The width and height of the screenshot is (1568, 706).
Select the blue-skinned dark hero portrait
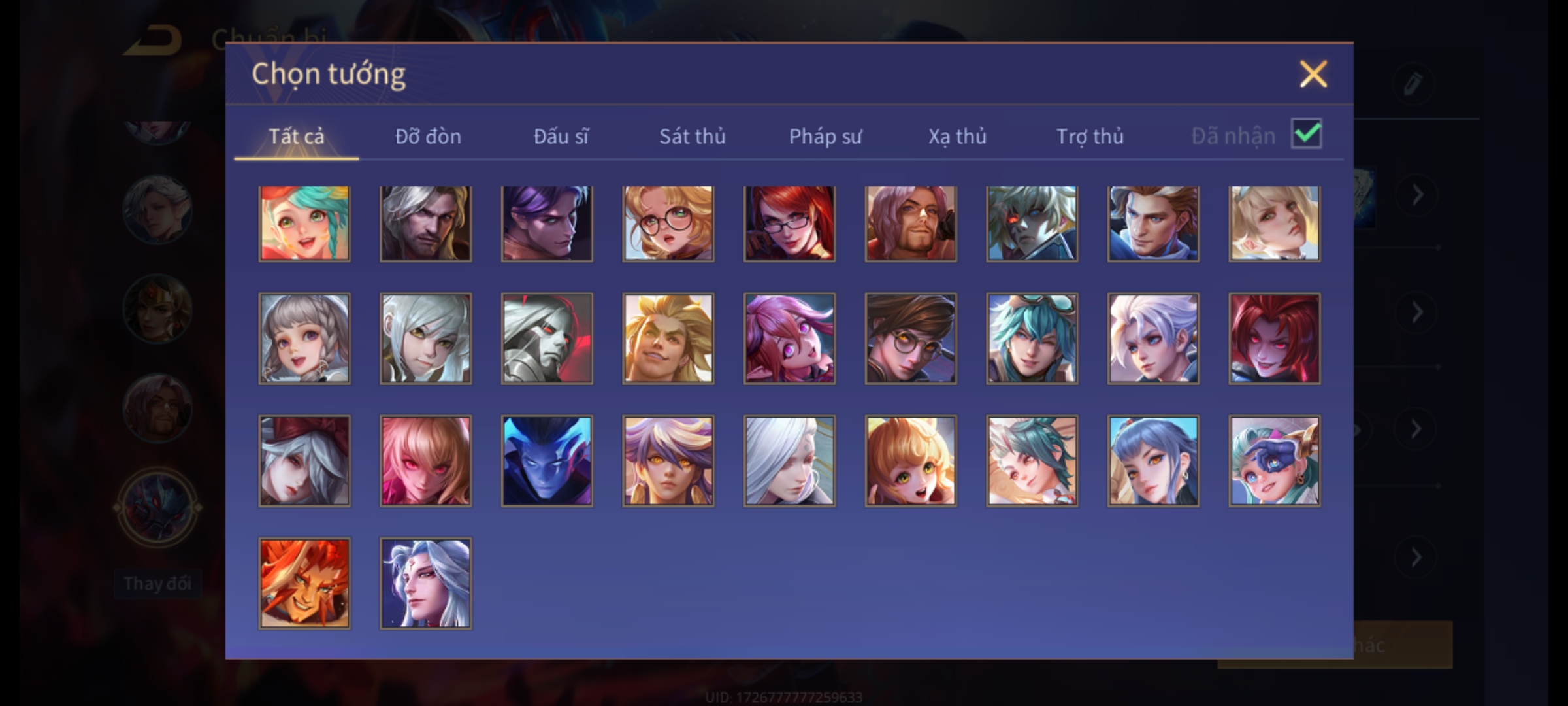pos(547,461)
